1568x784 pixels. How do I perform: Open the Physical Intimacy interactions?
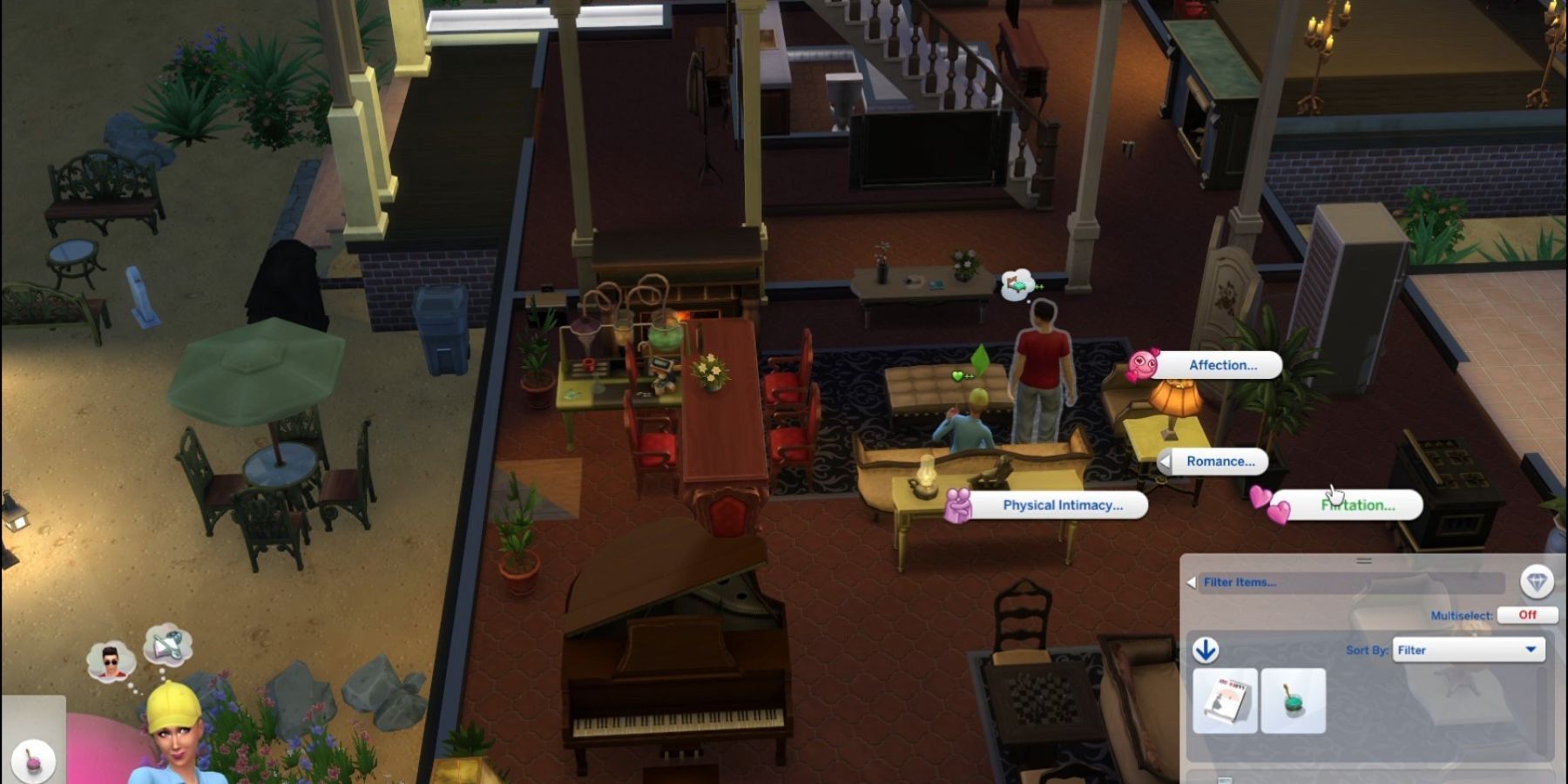coord(1062,504)
